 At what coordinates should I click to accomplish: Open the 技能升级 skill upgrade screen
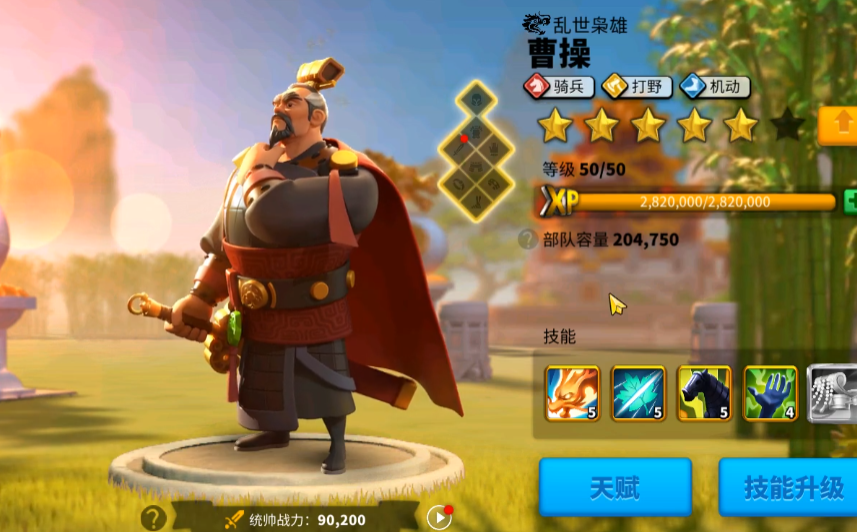[x=792, y=487]
